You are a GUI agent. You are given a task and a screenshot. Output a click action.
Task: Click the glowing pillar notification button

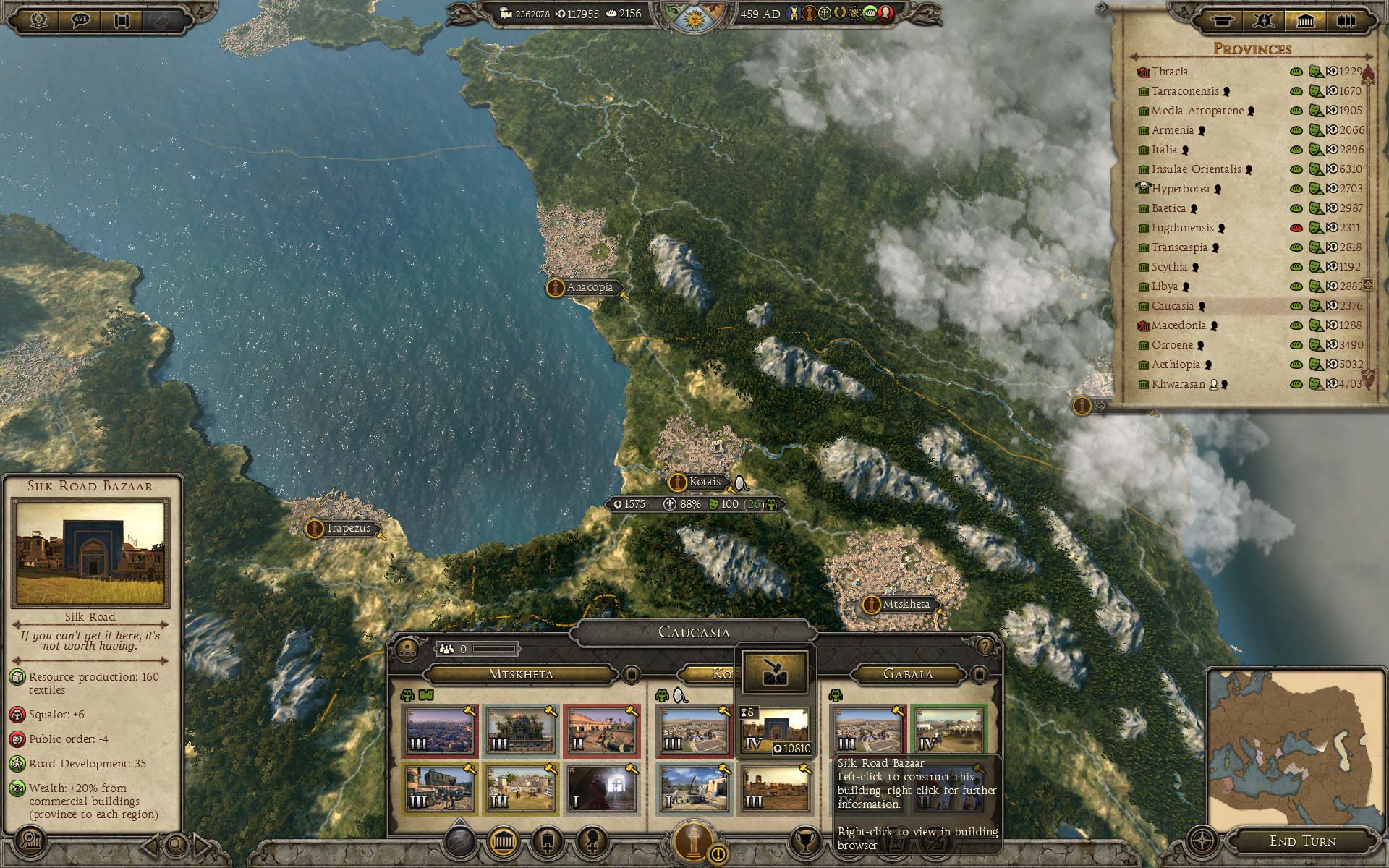click(x=695, y=841)
